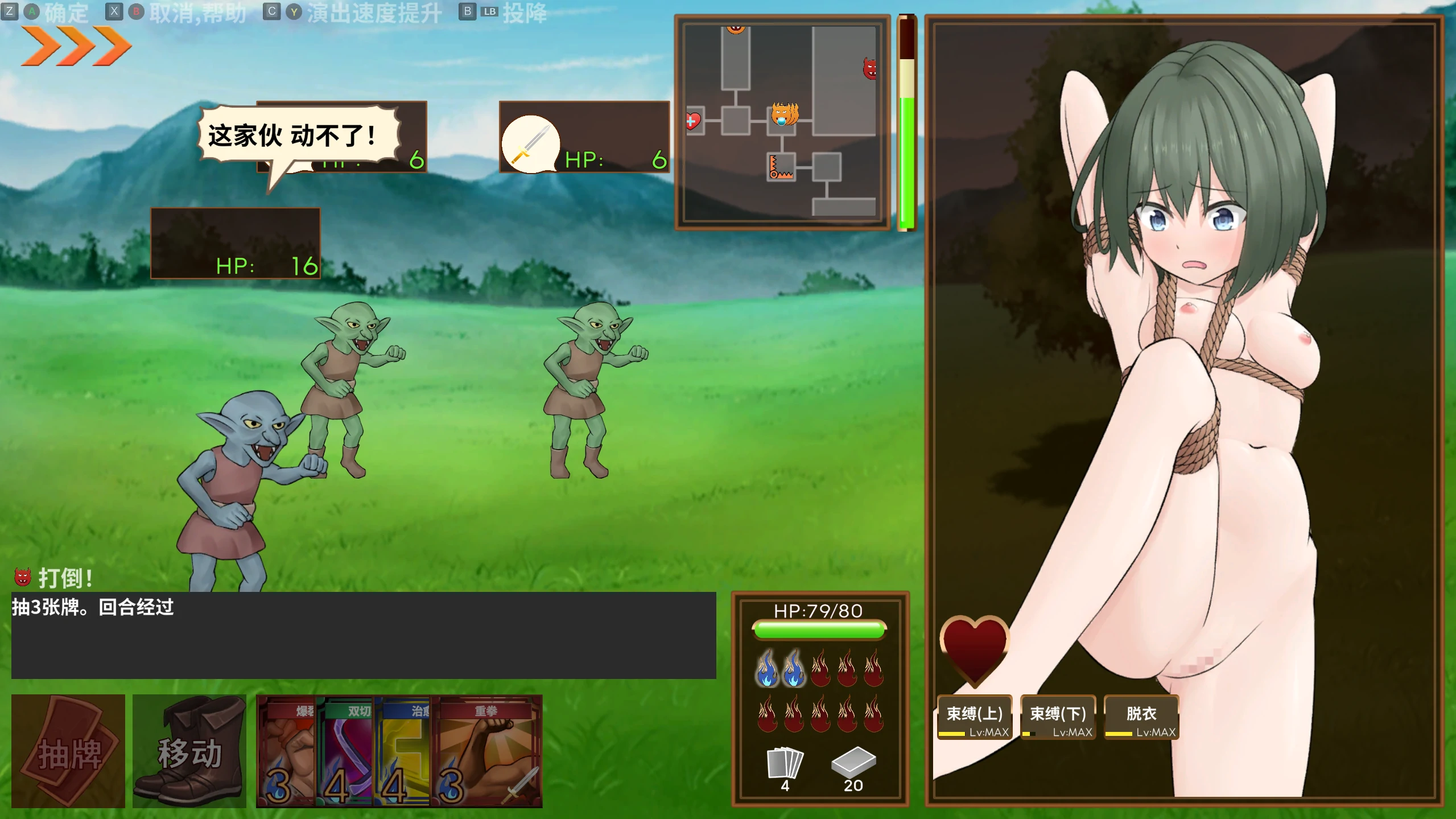Click the green HP:79/80 health bar
Viewport: 1456px width, 819px height.
tap(818, 631)
